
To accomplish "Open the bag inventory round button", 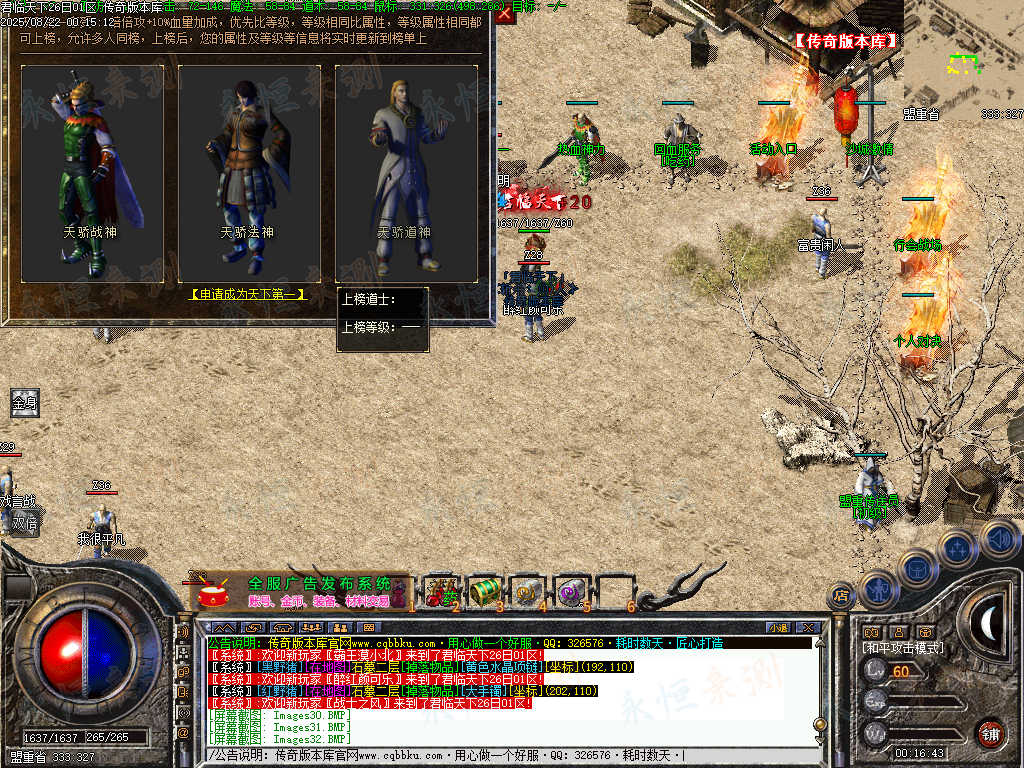I will pos(915,567).
